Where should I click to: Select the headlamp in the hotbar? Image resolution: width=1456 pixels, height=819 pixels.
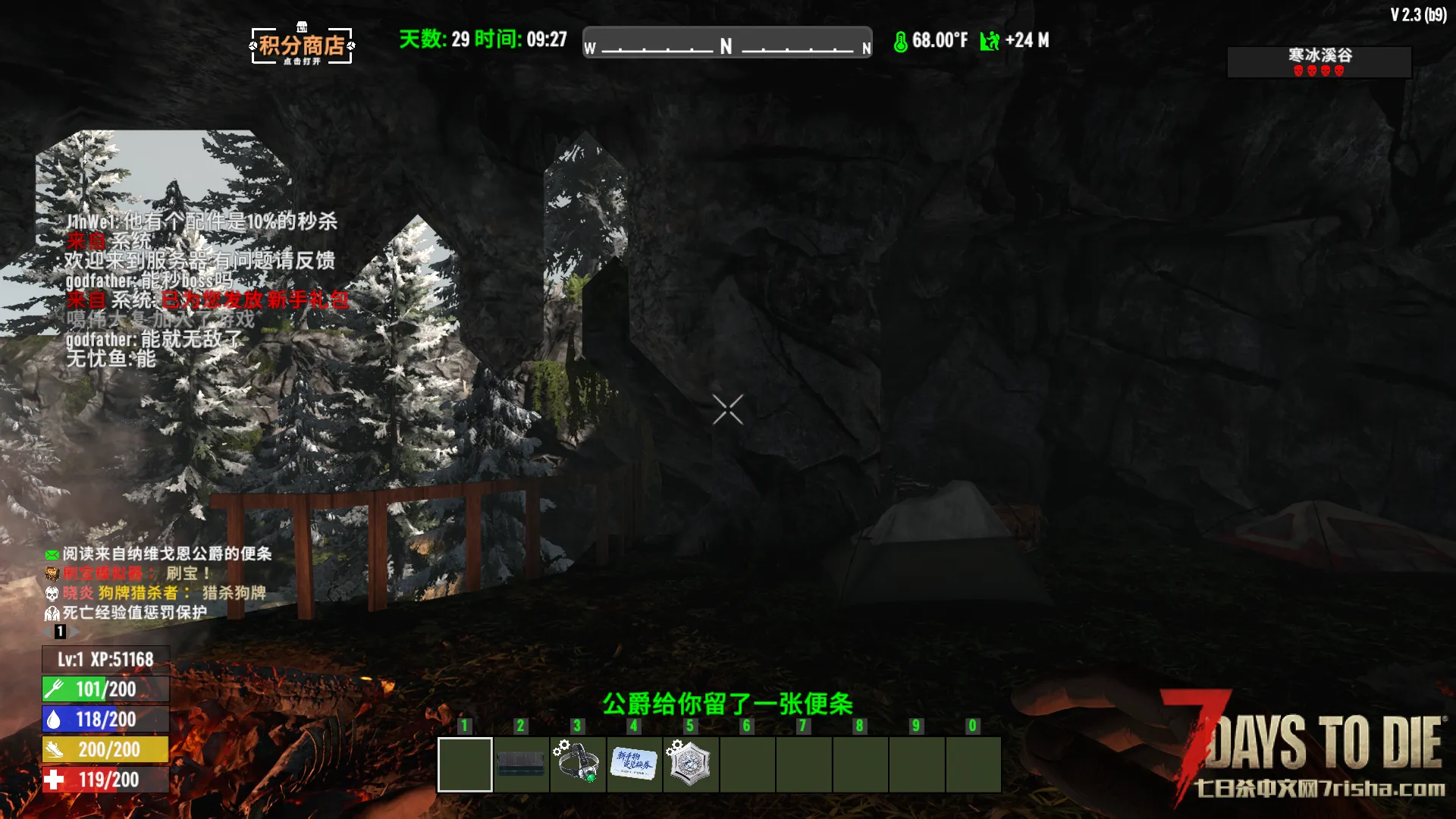[577, 764]
